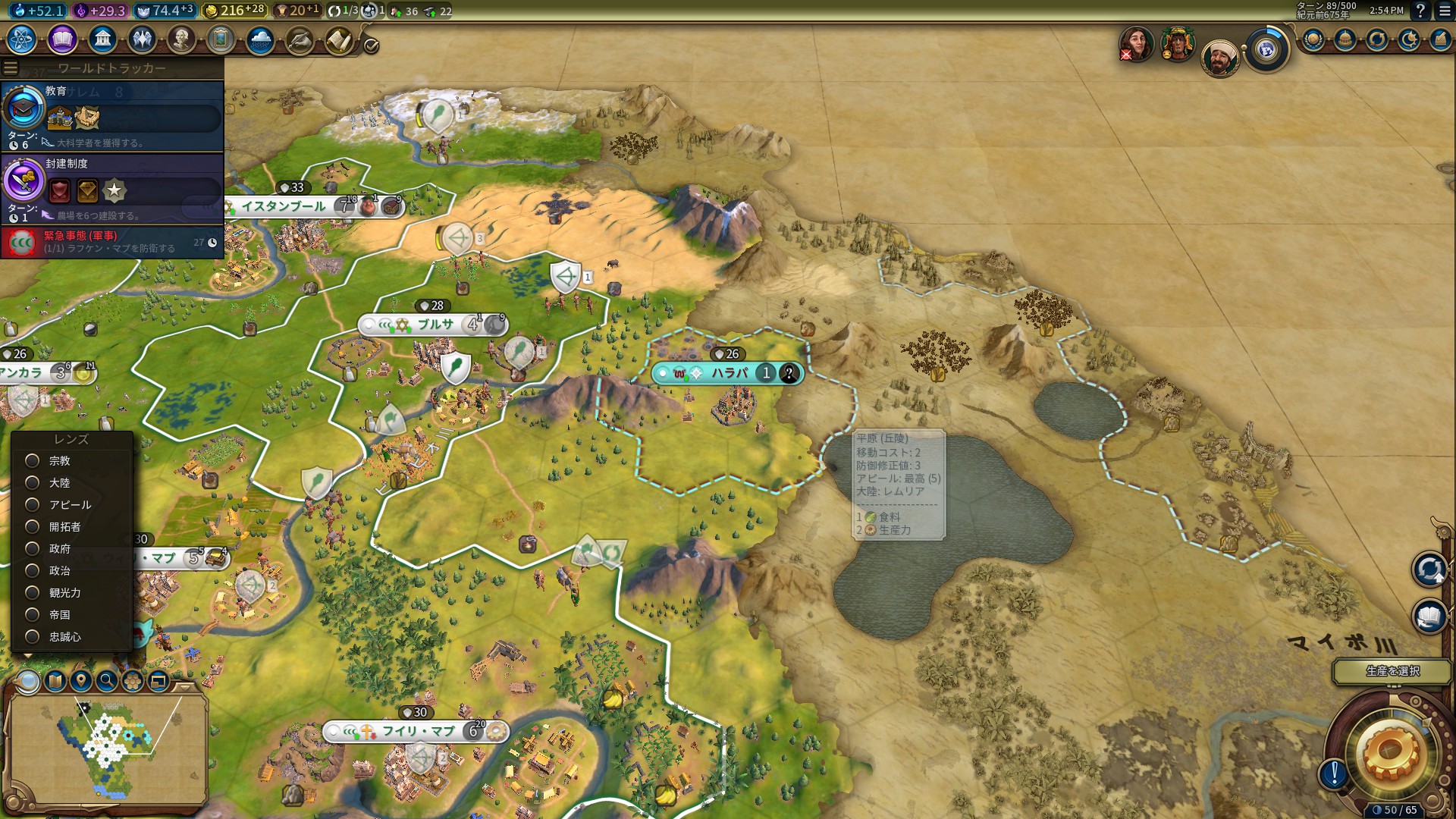Select the アピール lens option
The width and height of the screenshot is (1456, 819).
(x=33, y=504)
